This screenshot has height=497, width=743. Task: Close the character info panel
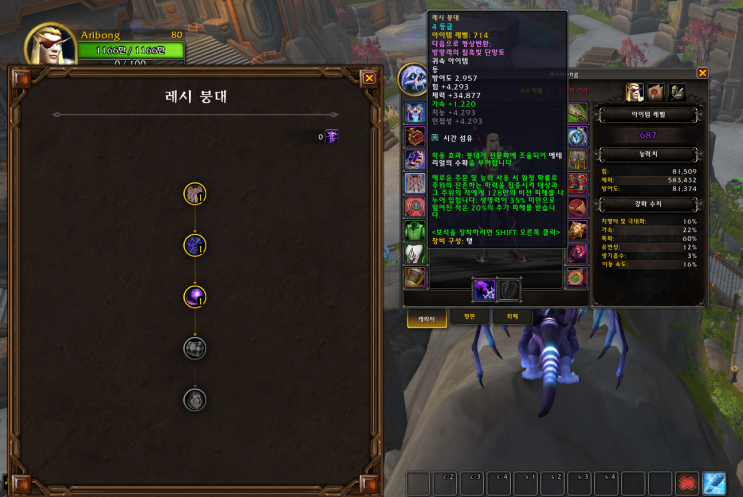click(x=702, y=73)
